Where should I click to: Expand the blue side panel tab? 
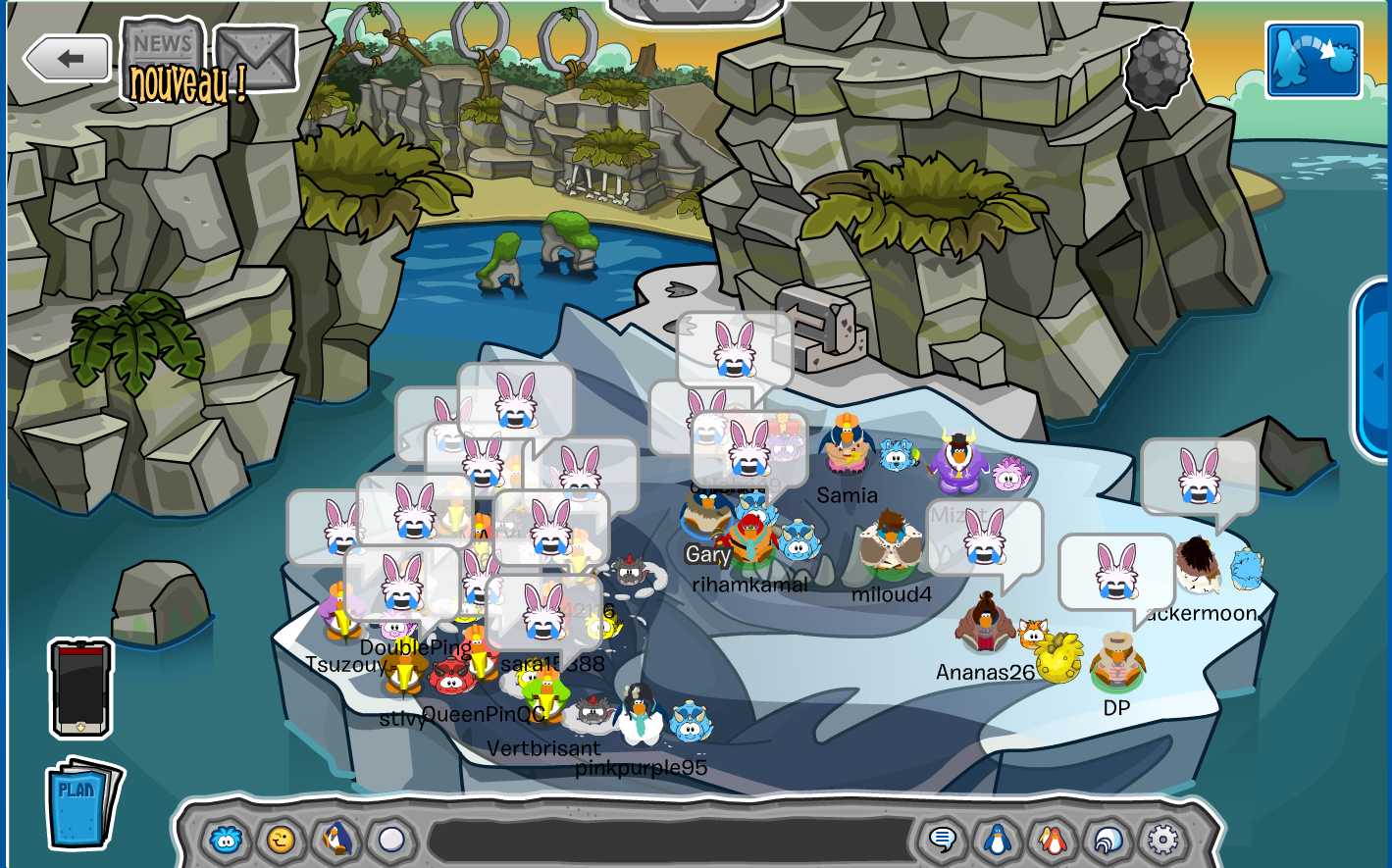click(x=1375, y=371)
